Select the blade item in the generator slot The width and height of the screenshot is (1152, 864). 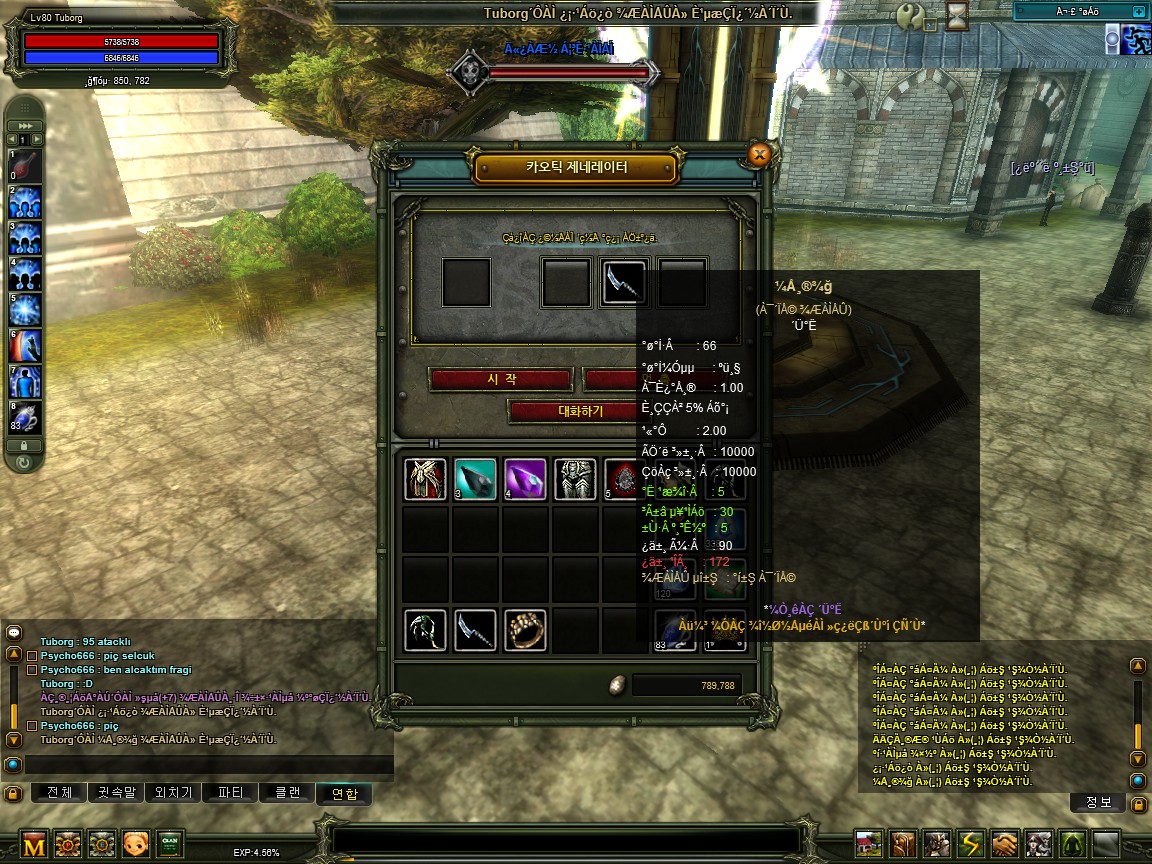click(624, 283)
